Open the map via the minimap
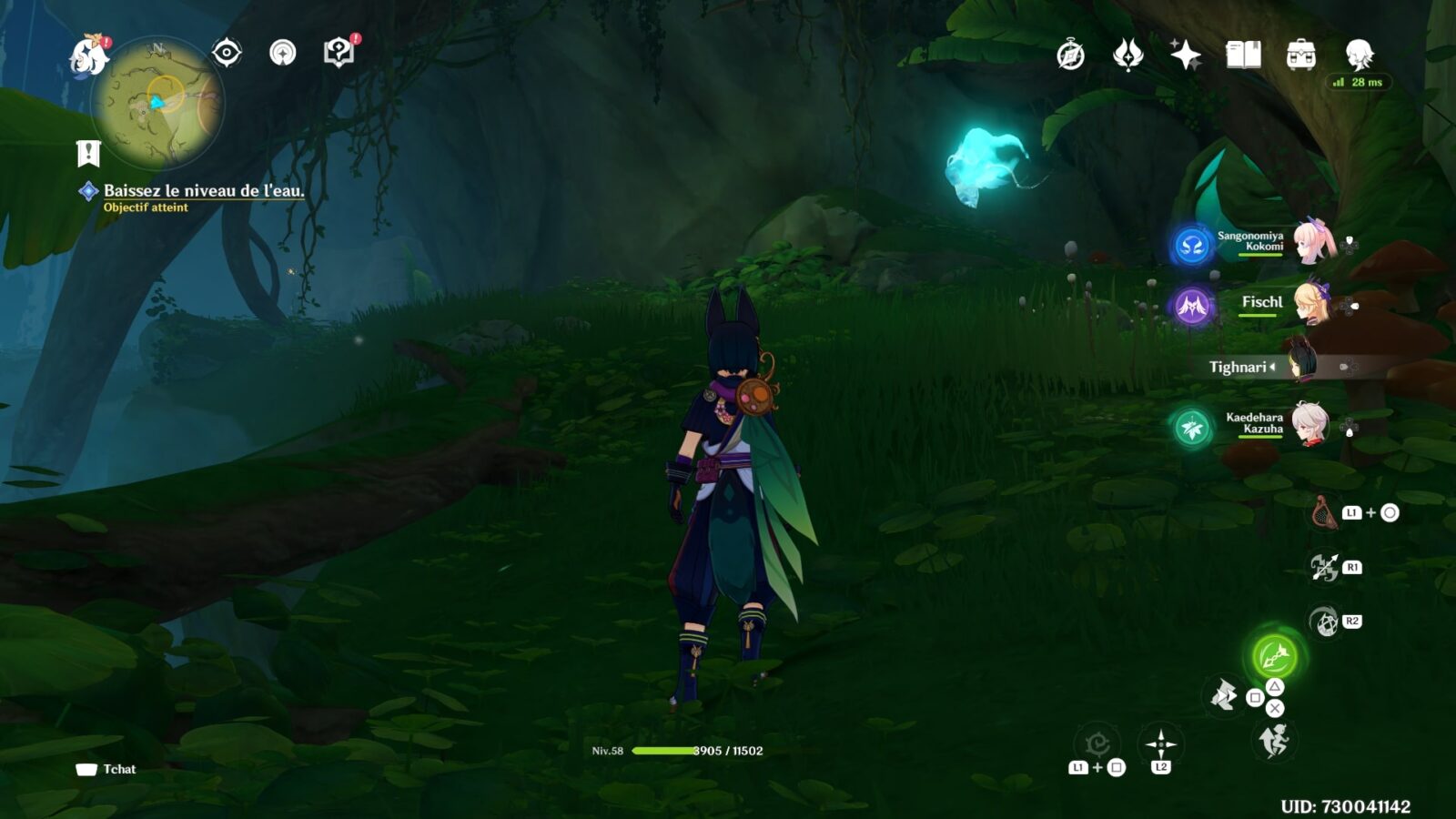This screenshot has height=819, width=1456. pyautogui.click(x=158, y=103)
